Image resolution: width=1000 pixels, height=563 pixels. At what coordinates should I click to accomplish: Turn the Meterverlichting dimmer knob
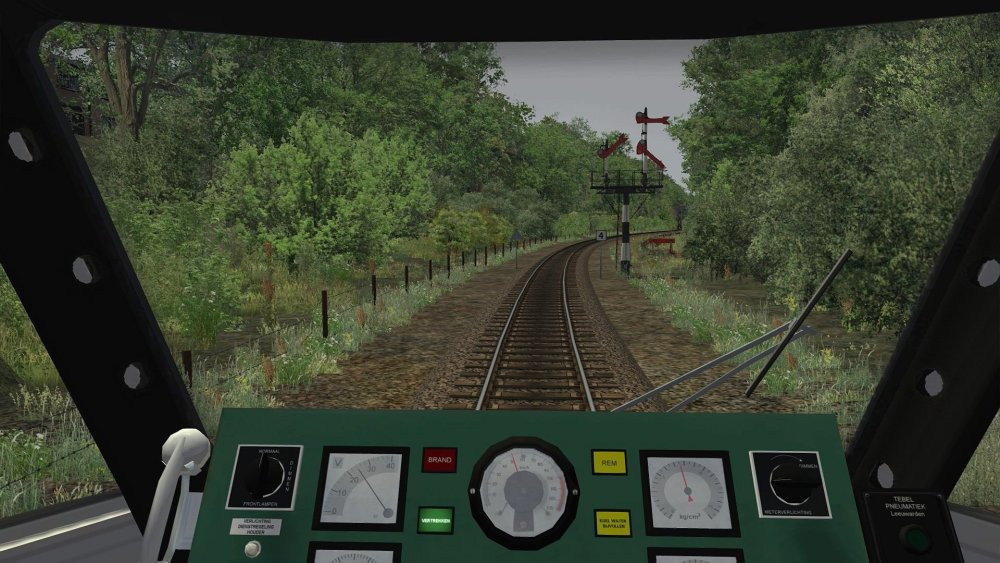click(791, 483)
